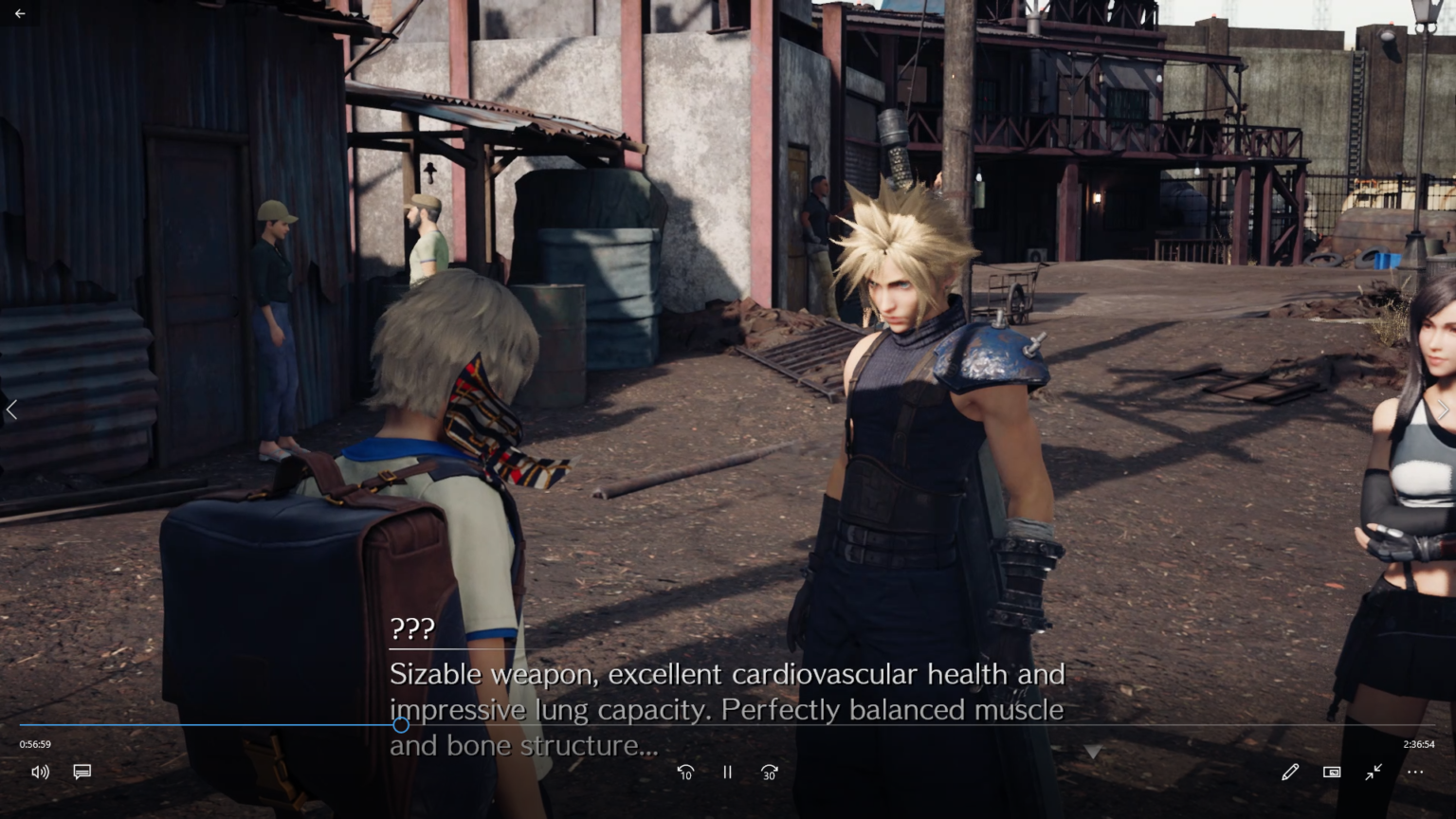Open caption track flyout from the speech bubble
This screenshot has width=1456, height=819.
pyautogui.click(x=82, y=772)
